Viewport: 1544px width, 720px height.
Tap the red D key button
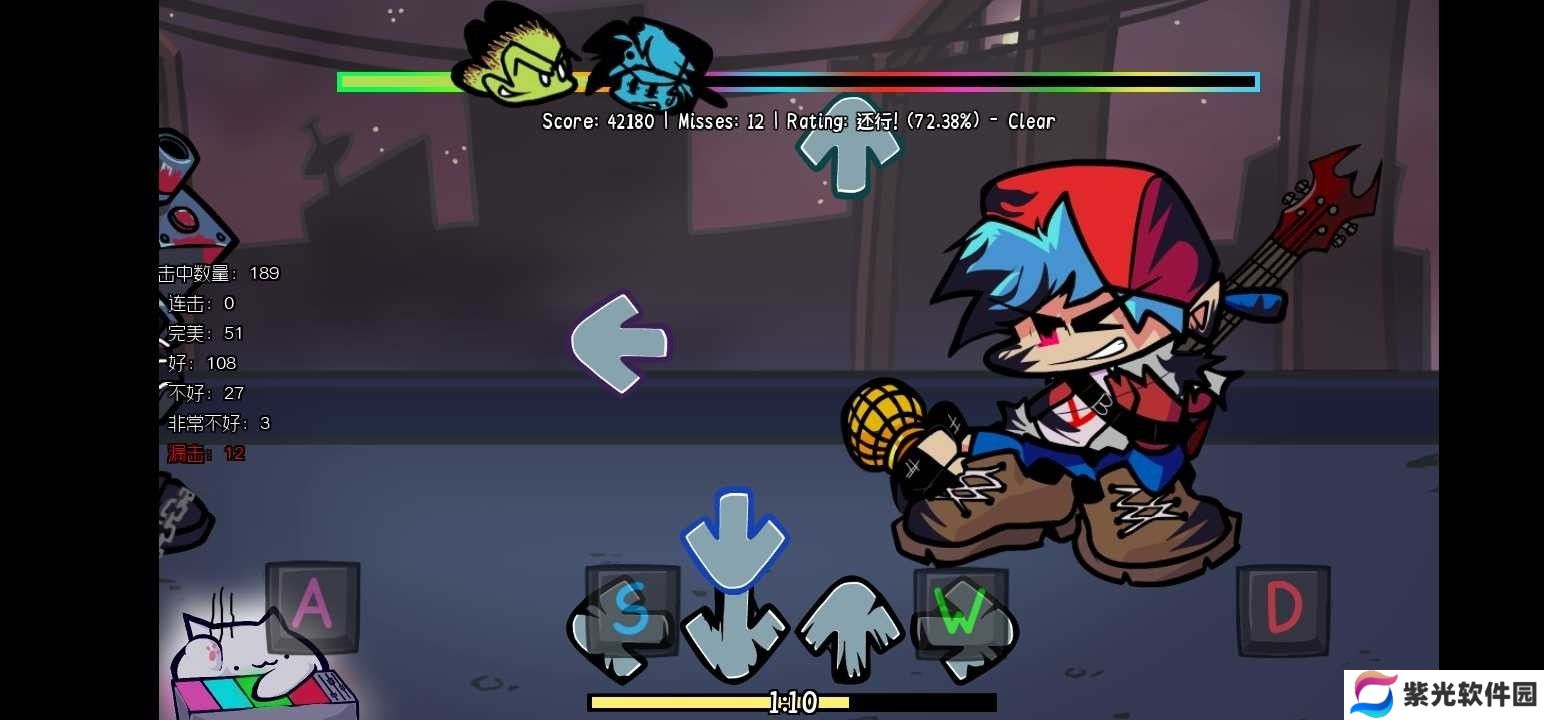pyautogui.click(x=1283, y=610)
